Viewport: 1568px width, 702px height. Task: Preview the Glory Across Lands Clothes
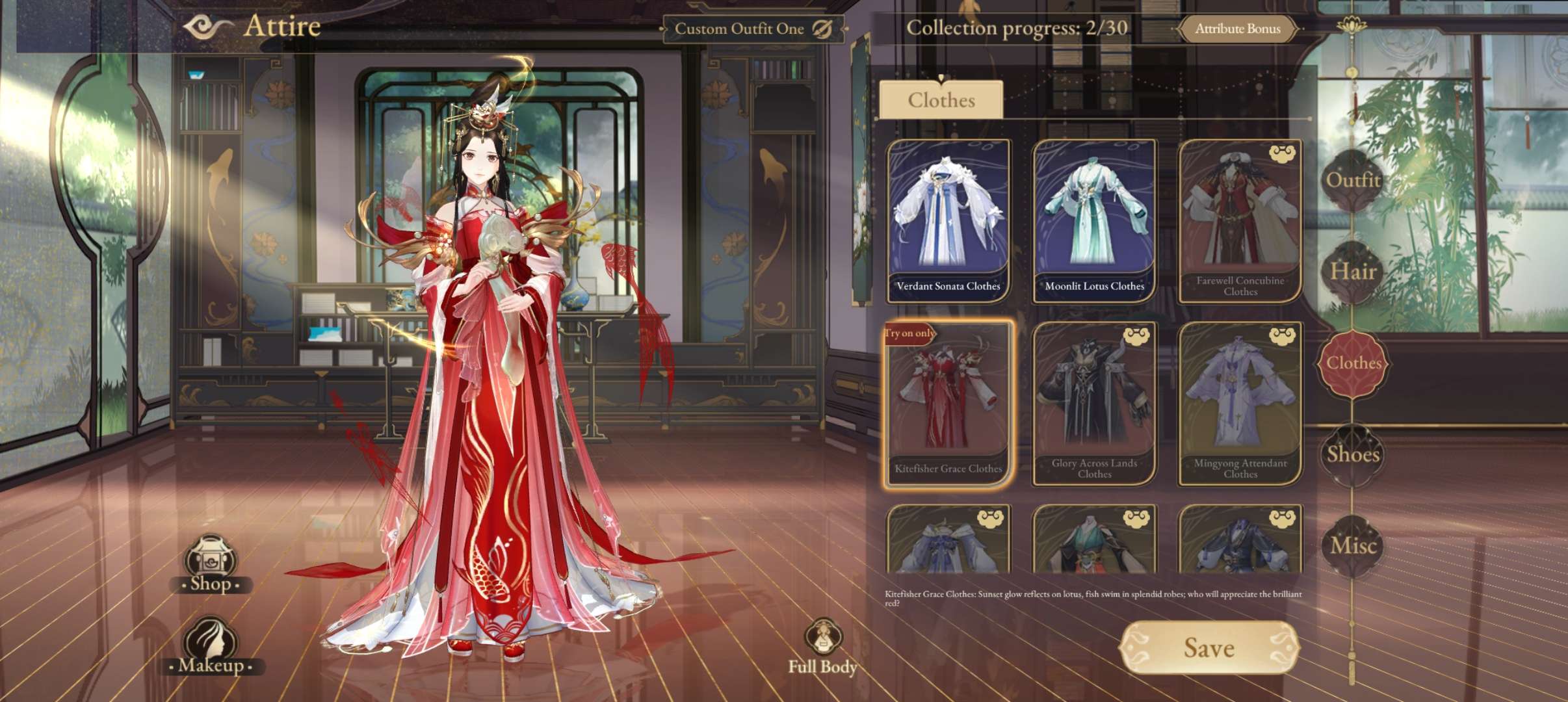(1094, 404)
